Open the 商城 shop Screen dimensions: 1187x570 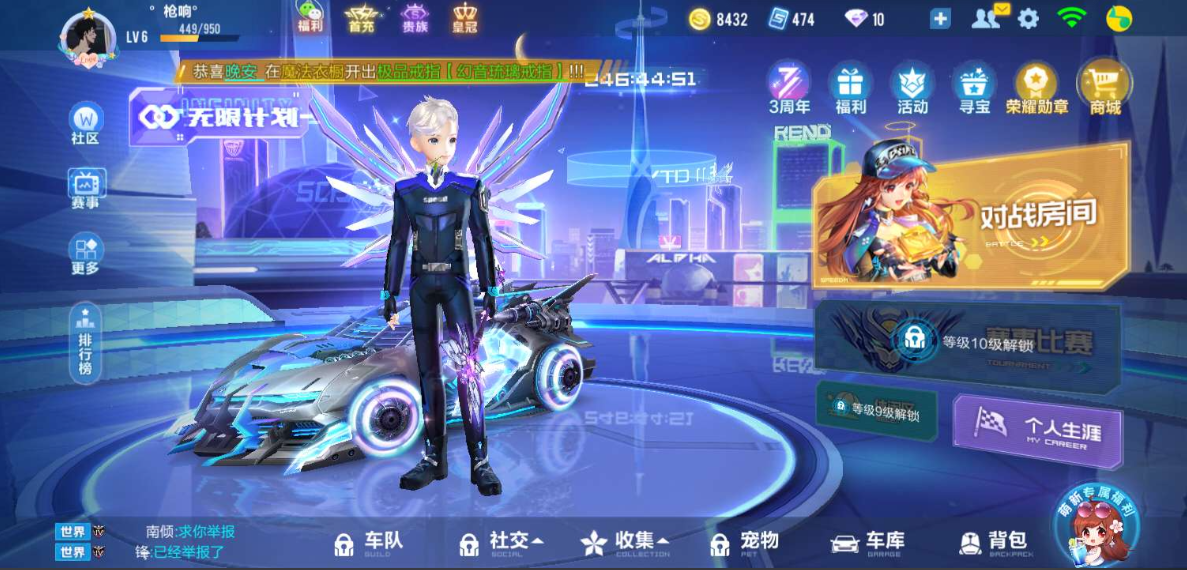click(x=1104, y=87)
